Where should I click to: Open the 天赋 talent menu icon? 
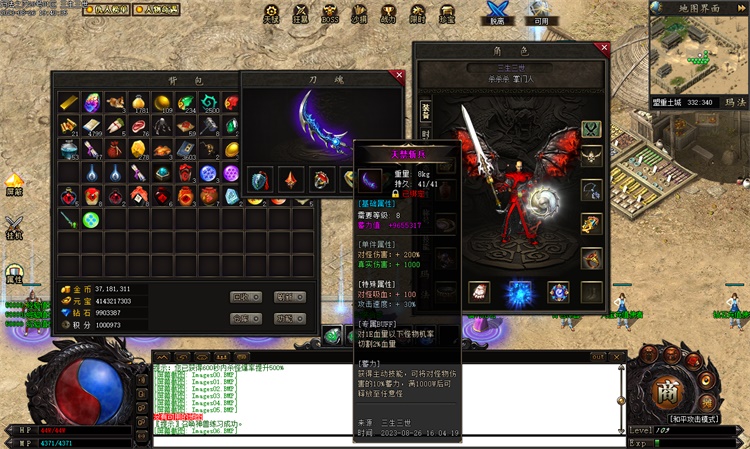click(x=271, y=14)
